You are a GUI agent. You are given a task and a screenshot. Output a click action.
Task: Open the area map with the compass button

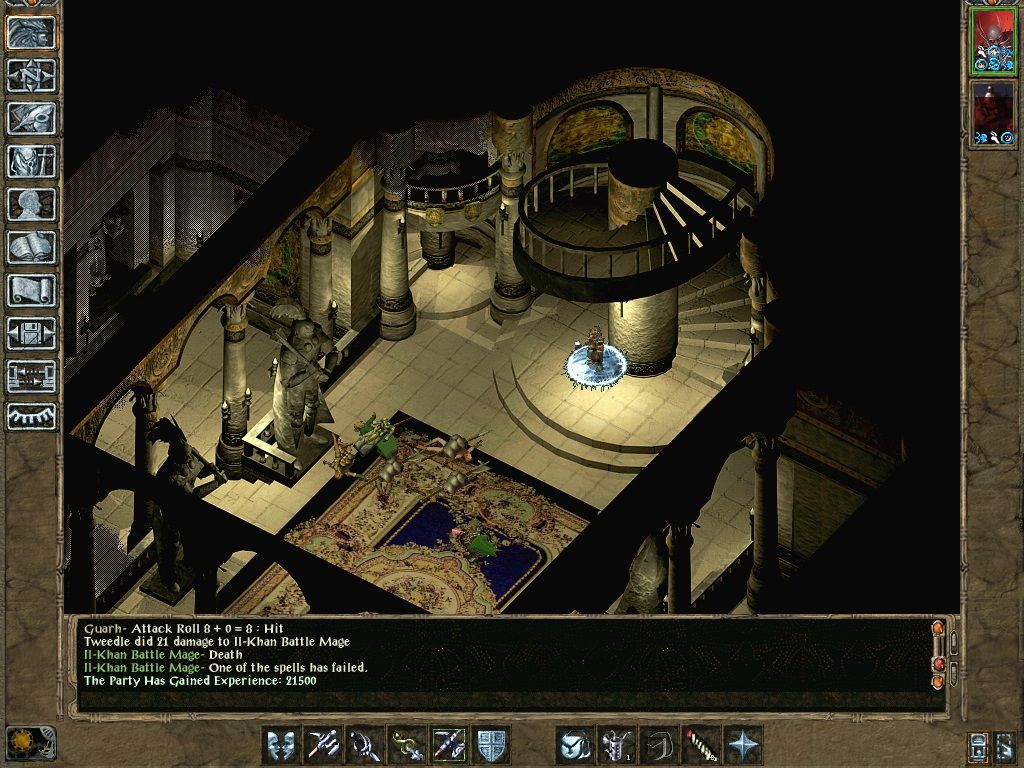tap(32, 75)
